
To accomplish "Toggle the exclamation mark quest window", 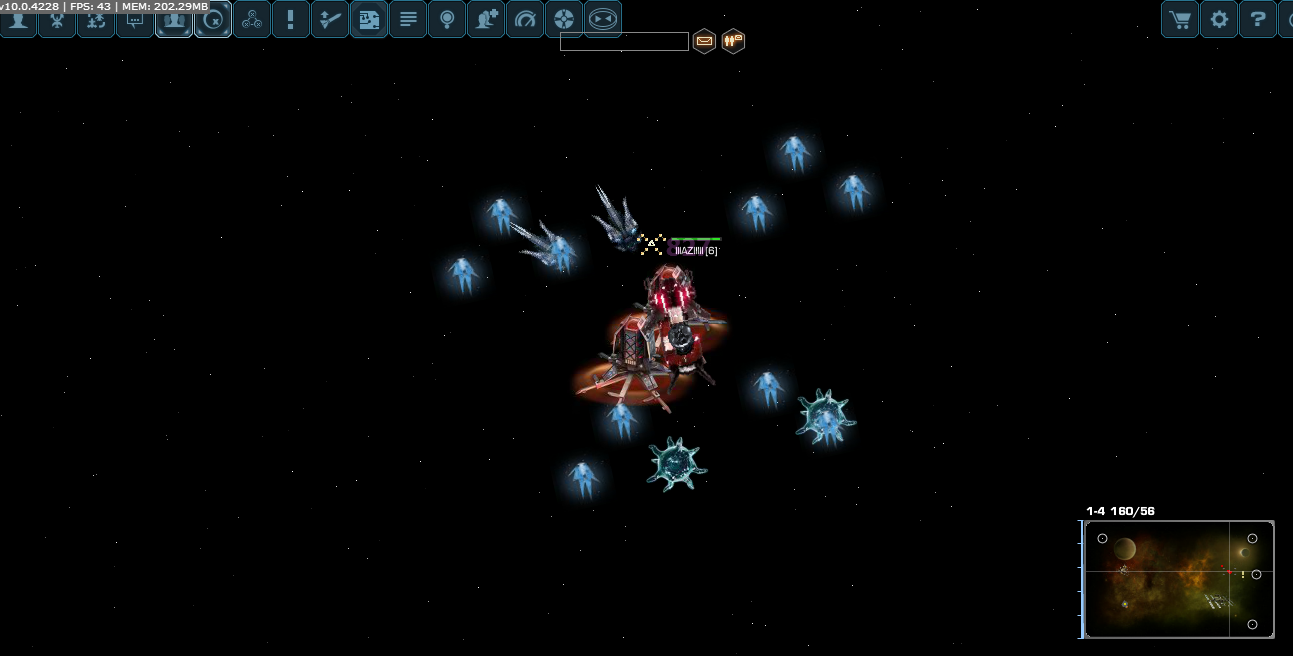I will coord(291,19).
